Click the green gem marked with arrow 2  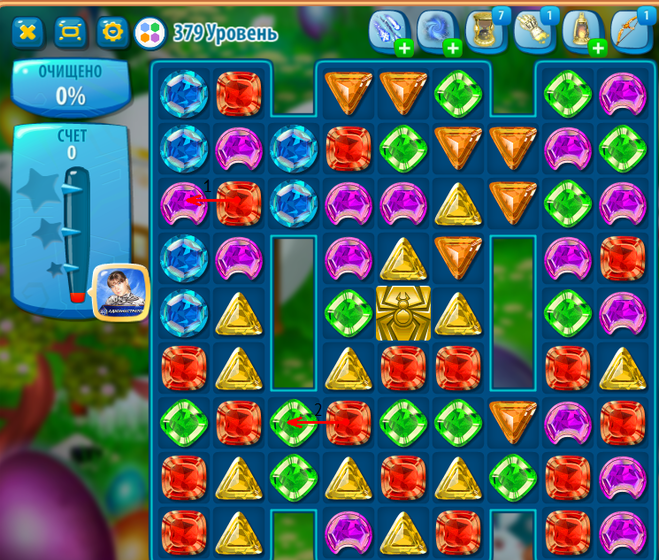click(x=294, y=422)
